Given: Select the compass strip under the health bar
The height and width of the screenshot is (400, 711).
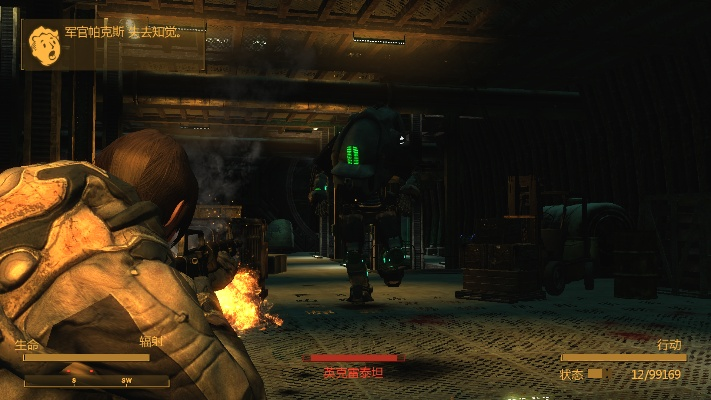Looking at the screenshot, I should click(x=97, y=380).
